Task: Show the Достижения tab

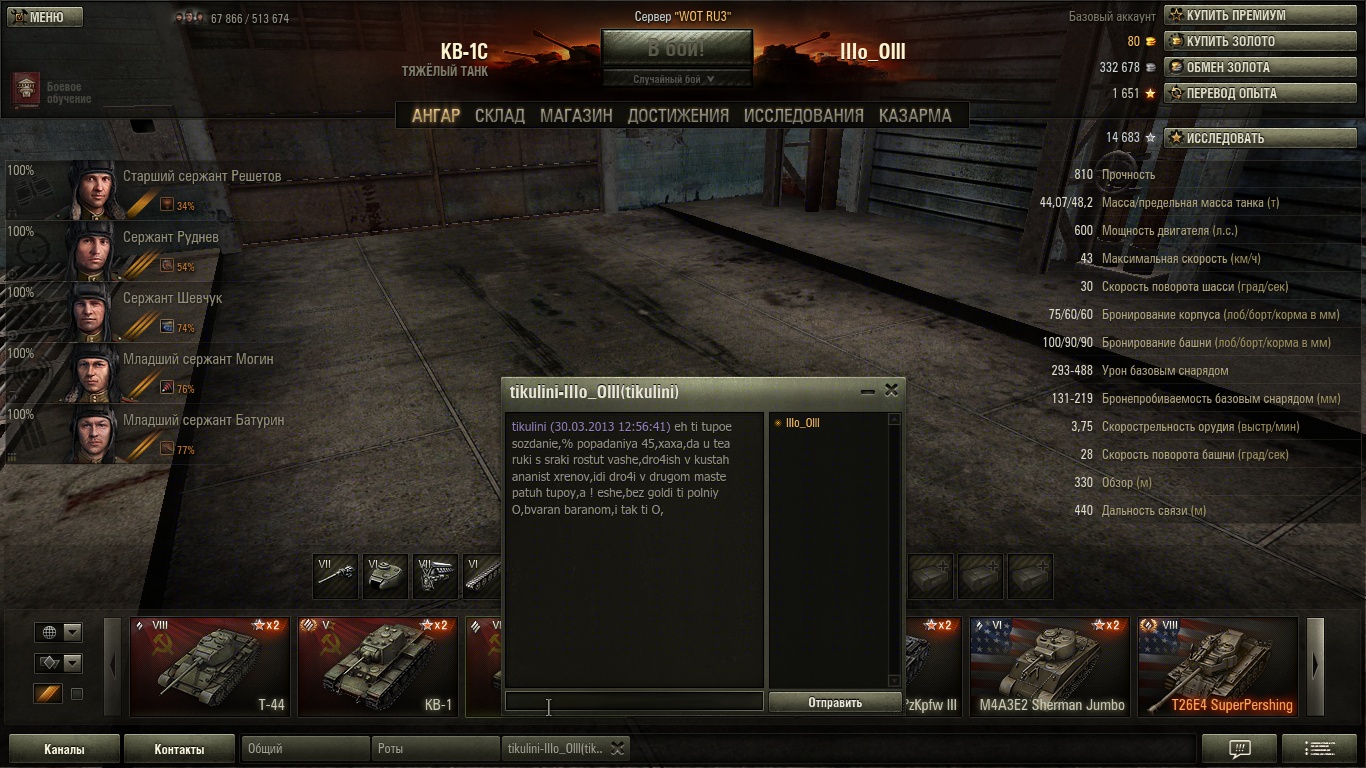Action: 678,115
